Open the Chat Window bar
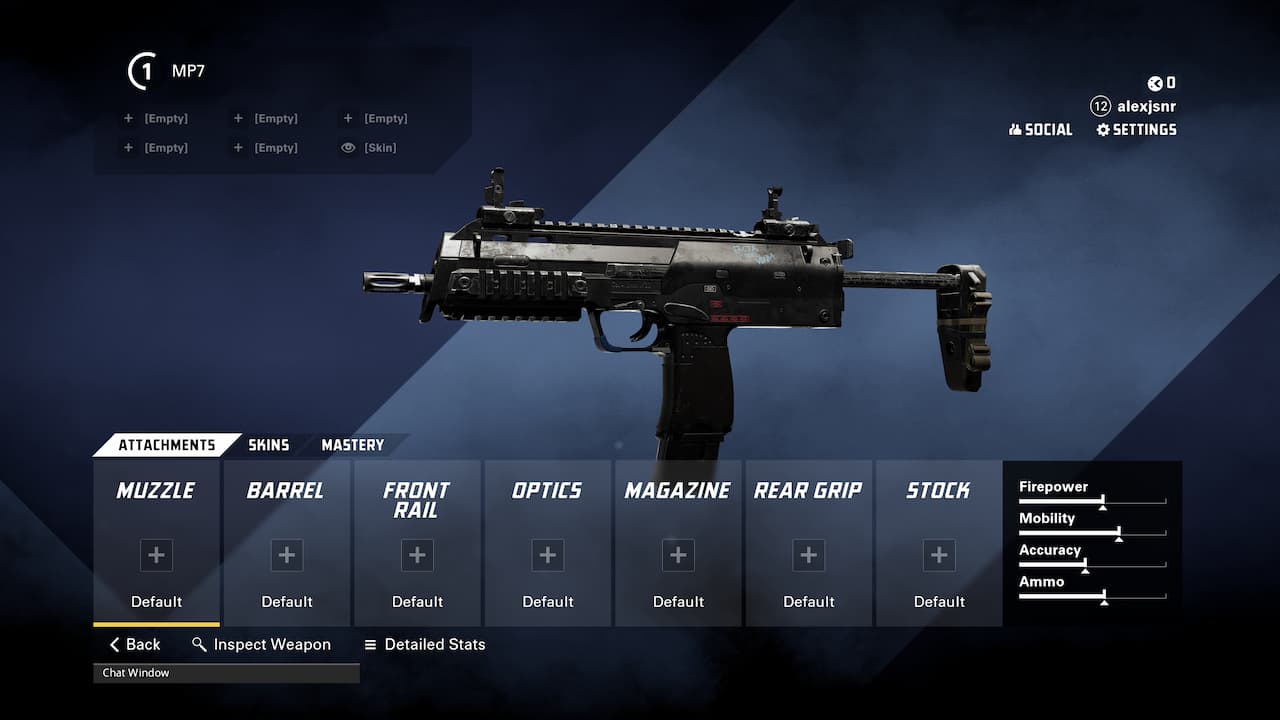 pos(226,673)
